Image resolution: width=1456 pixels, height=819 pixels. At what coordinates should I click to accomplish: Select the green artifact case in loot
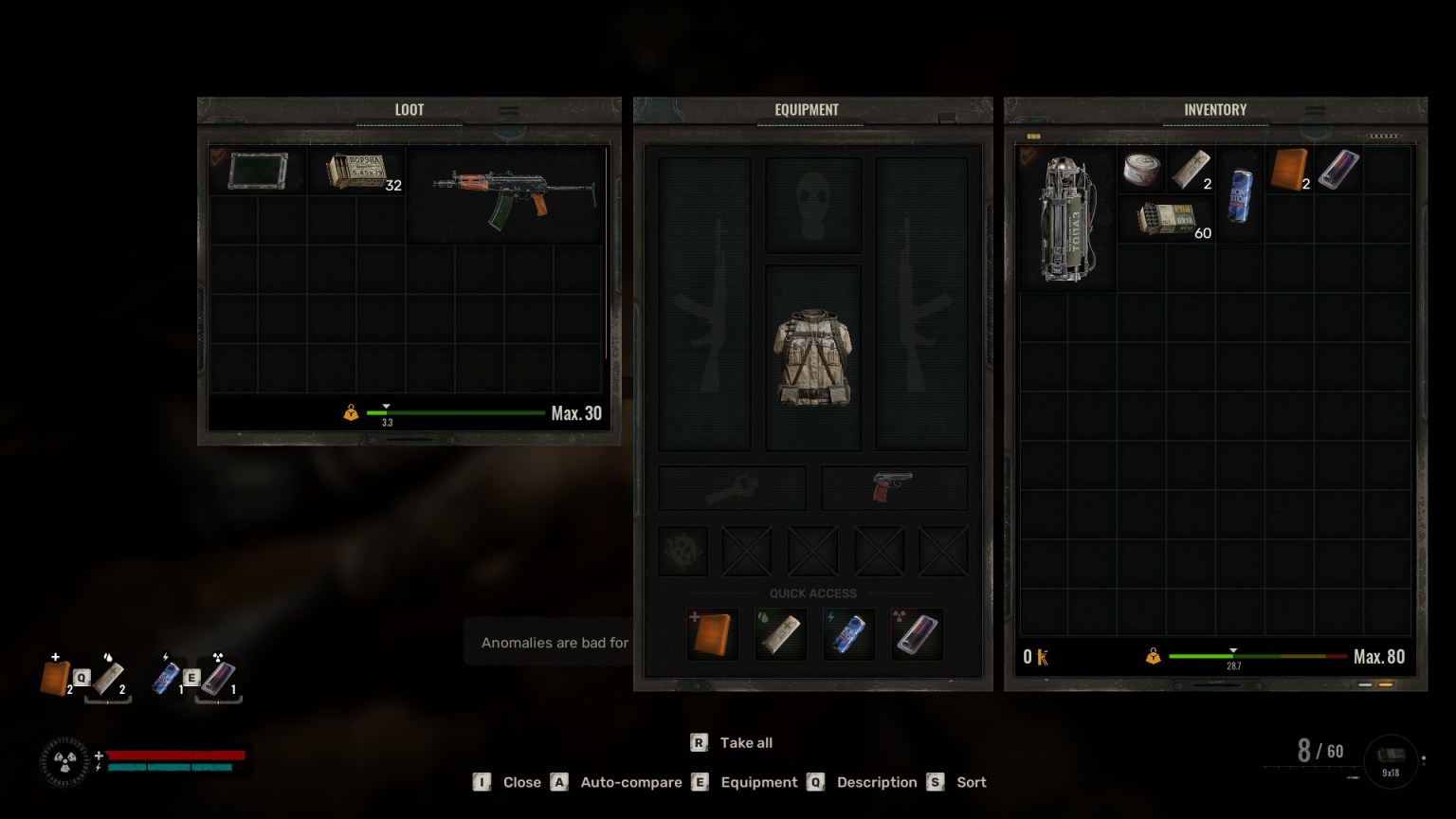(x=257, y=170)
